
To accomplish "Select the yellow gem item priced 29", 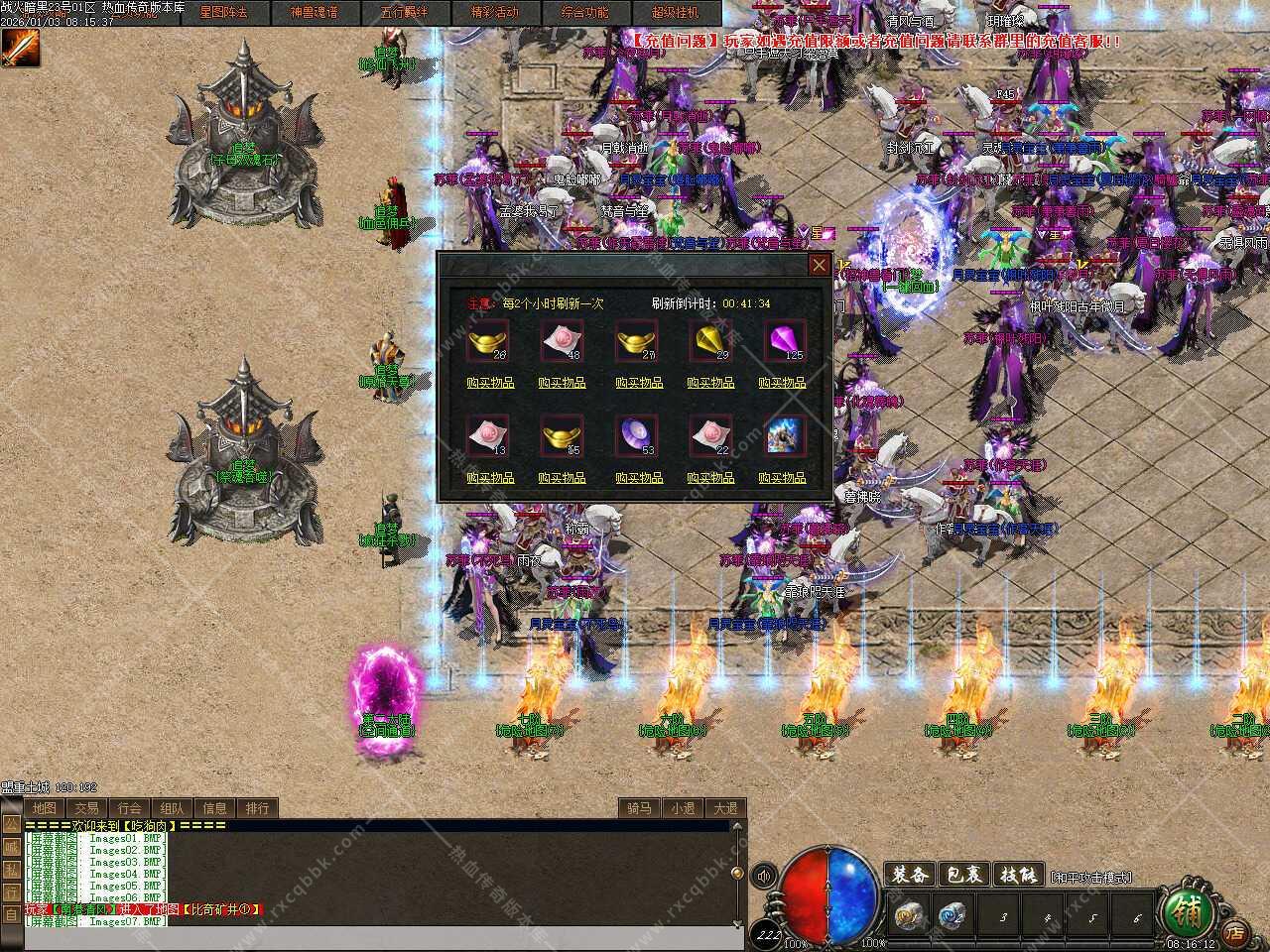I will point(710,341).
